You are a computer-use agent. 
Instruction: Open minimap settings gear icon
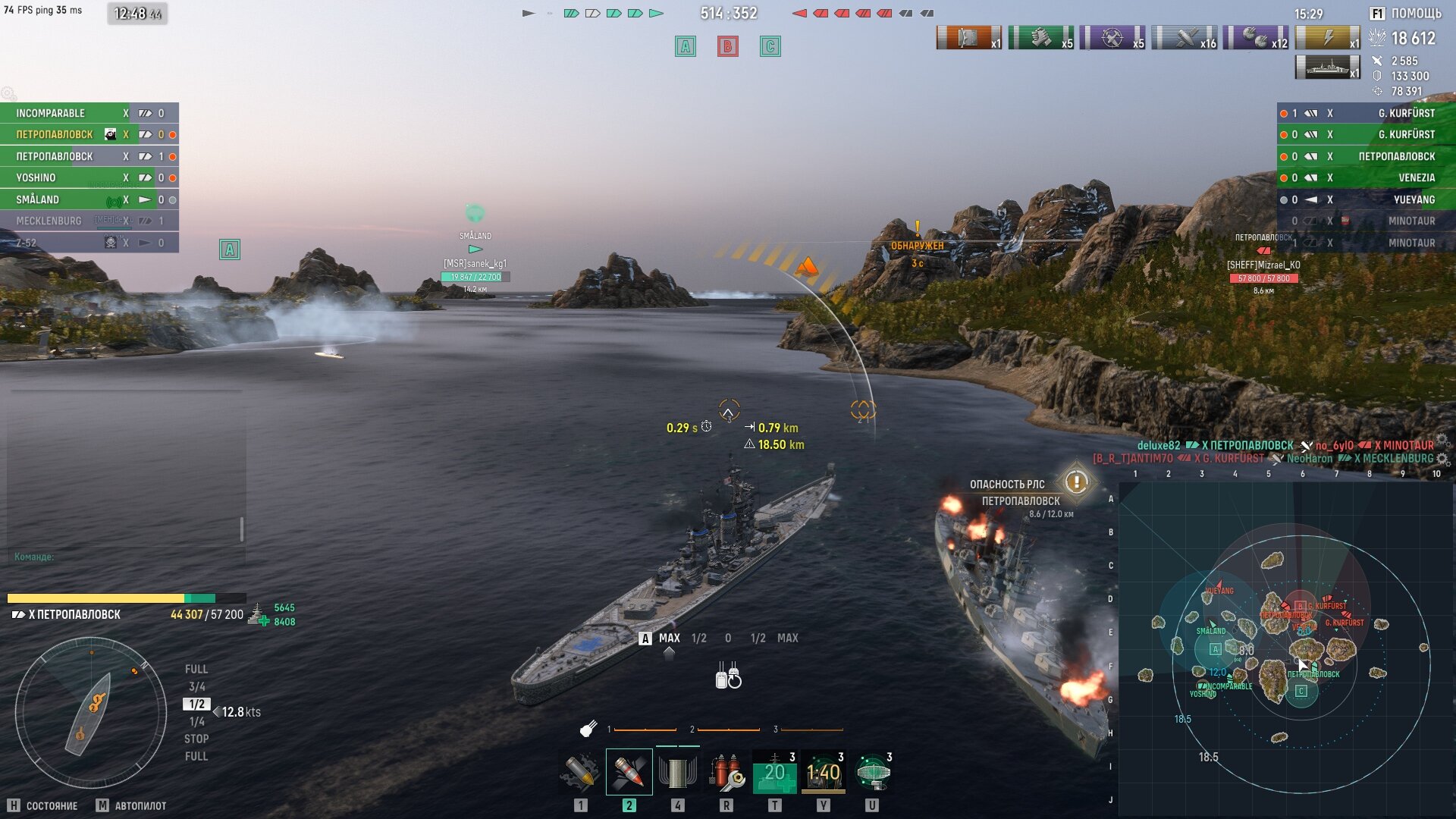pos(1442,460)
